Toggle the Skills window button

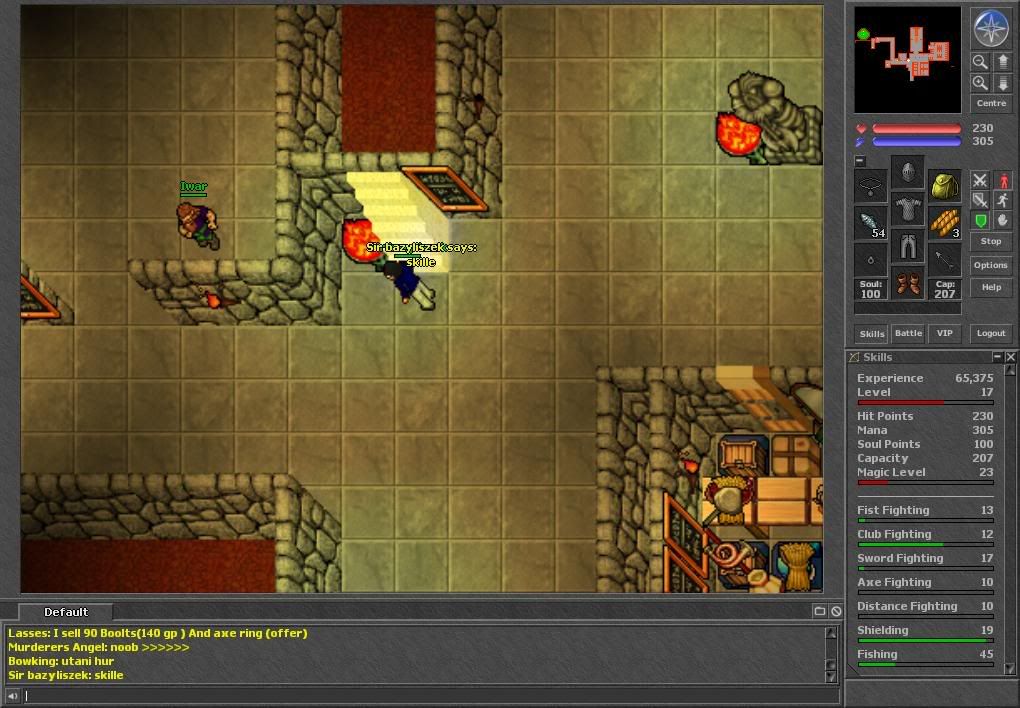(872, 333)
